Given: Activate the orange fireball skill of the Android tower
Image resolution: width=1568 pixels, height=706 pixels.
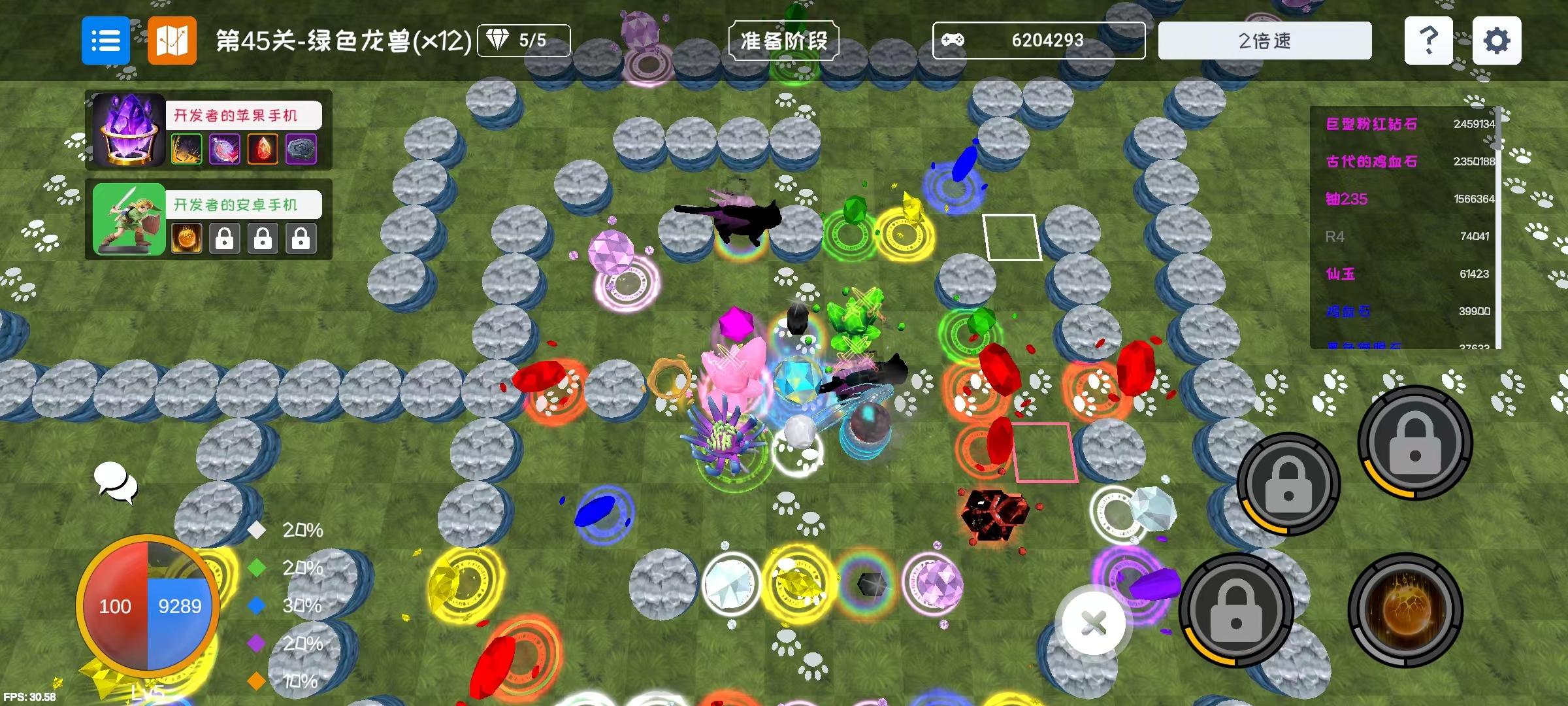Looking at the screenshot, I should pos(186,237).
